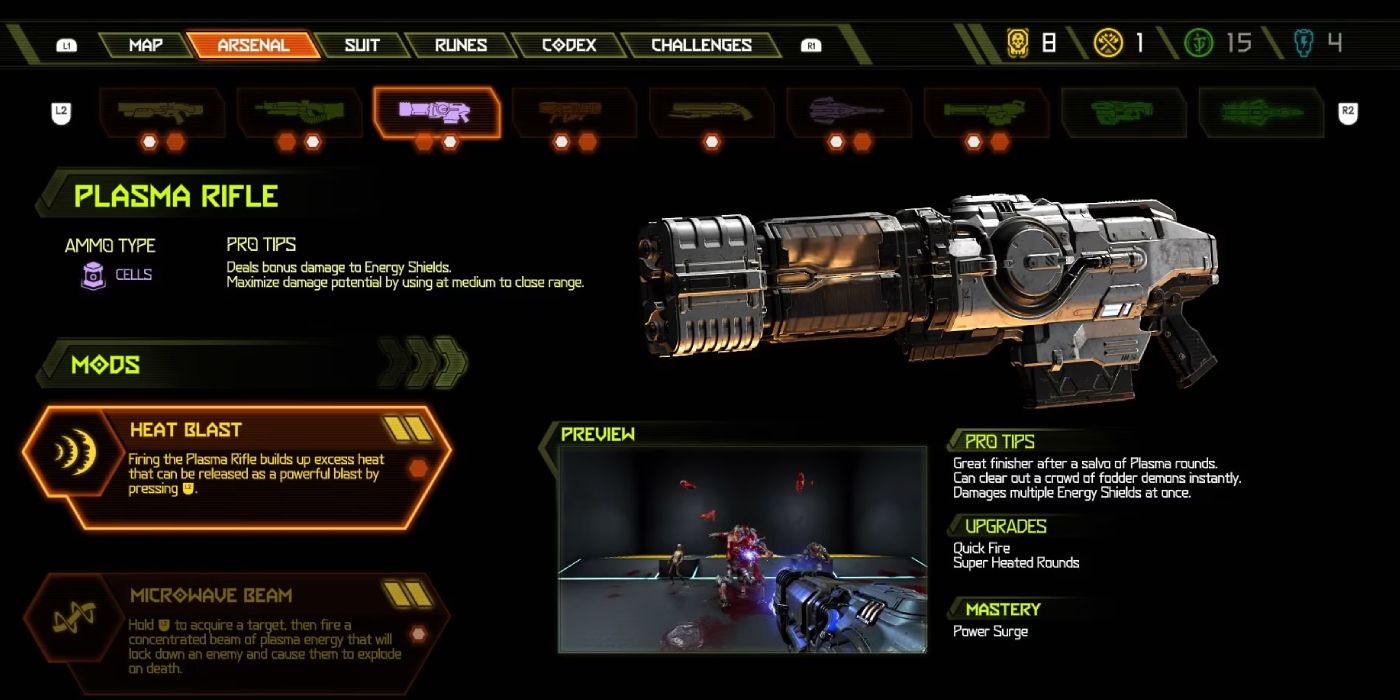Switch to the Map tab
This screenshot has height=700, width=1400.
[x=145, y=45]
